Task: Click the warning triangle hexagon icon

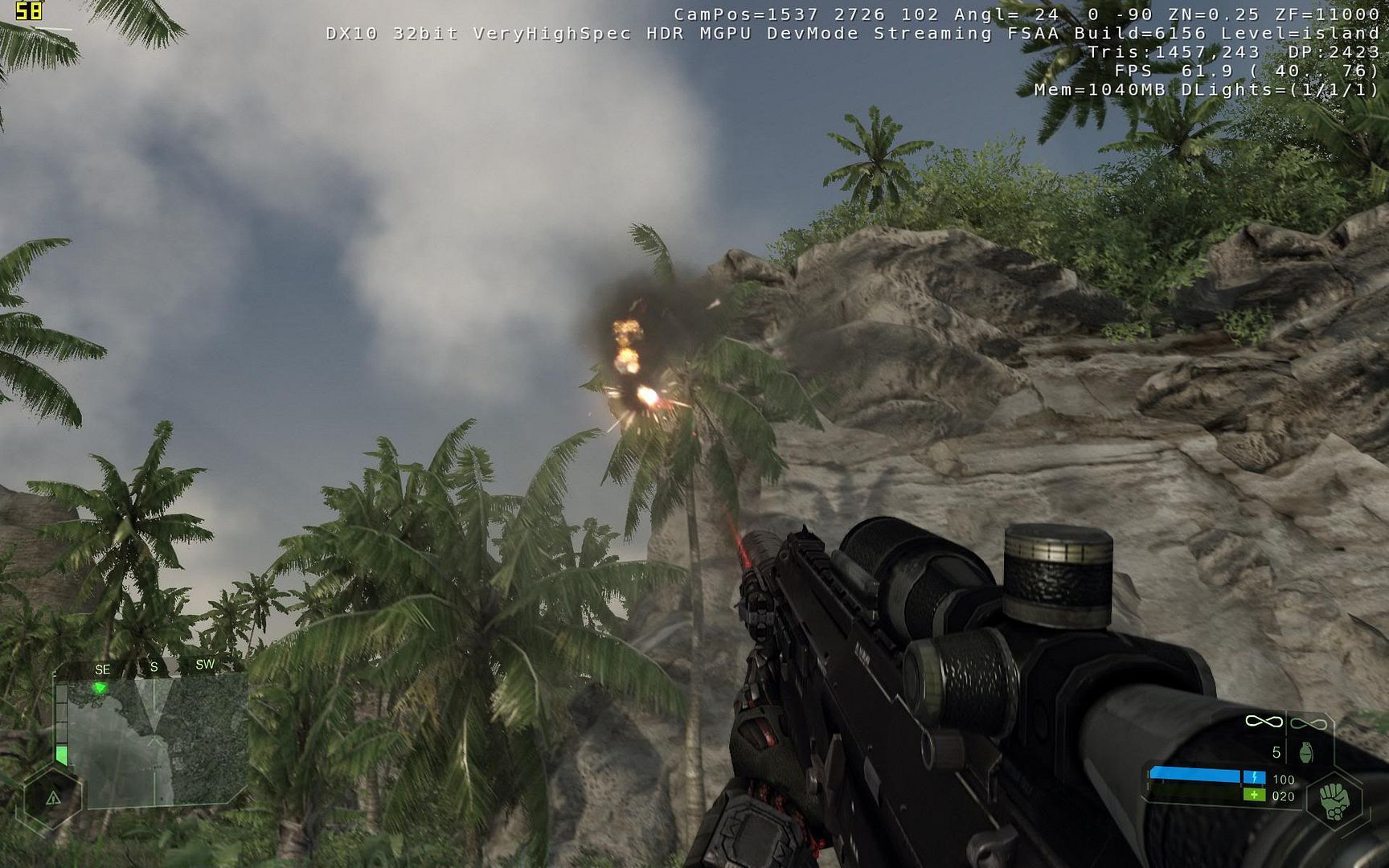Action: click(53, 798)
